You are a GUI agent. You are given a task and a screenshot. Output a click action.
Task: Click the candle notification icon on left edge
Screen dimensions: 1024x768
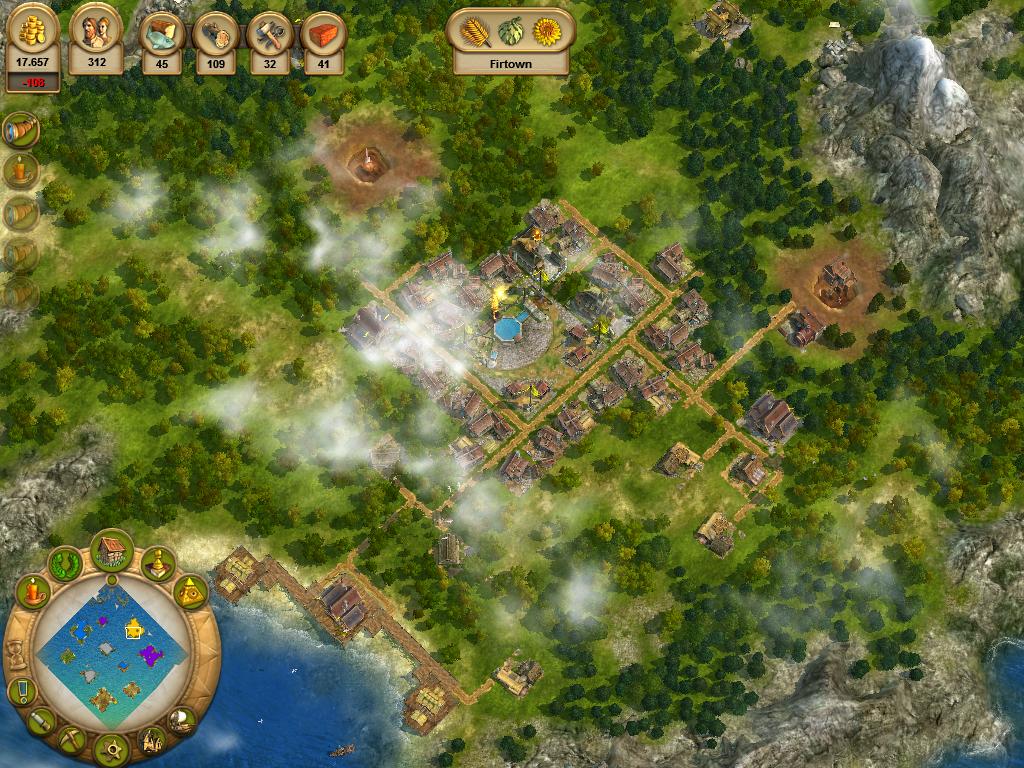pos(20,170)
